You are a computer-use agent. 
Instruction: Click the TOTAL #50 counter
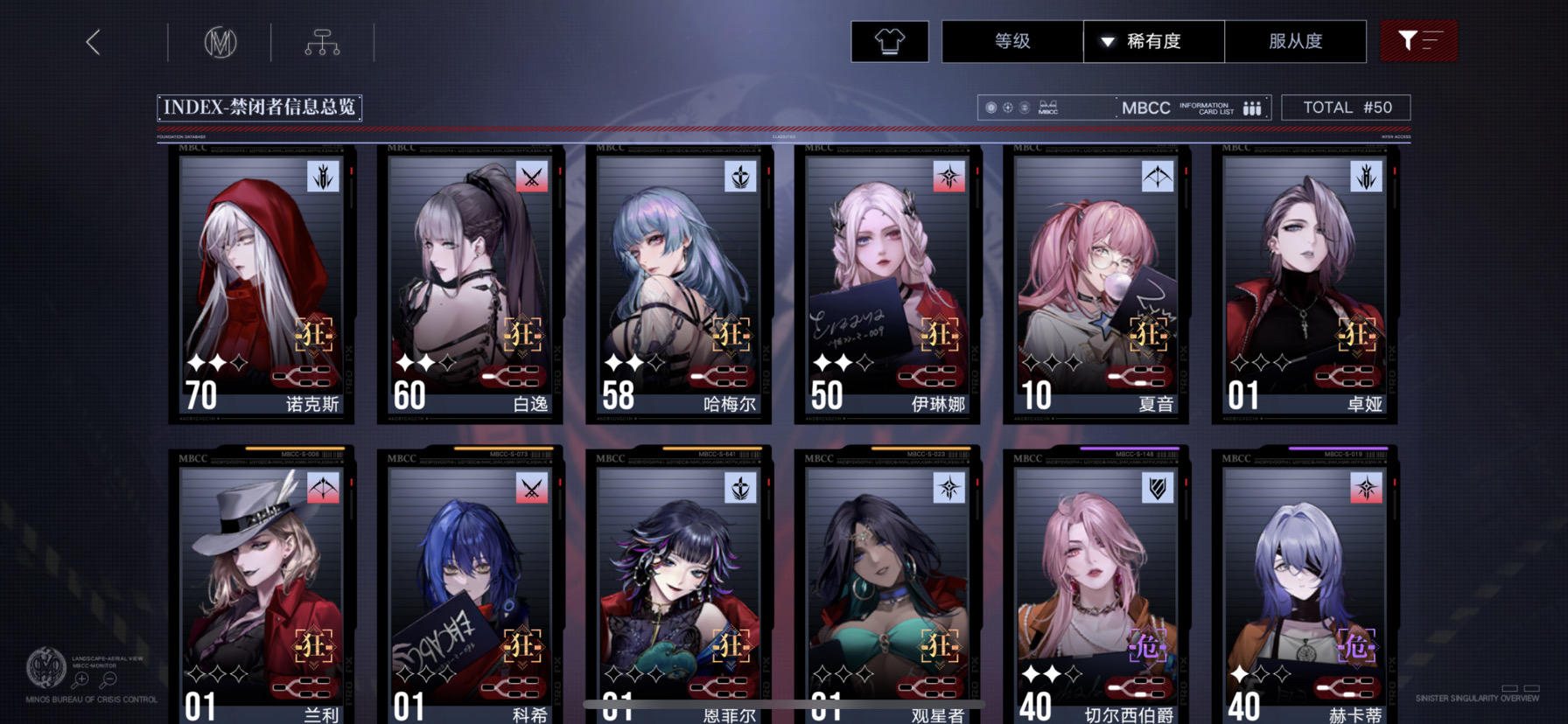pos(1346,107)
